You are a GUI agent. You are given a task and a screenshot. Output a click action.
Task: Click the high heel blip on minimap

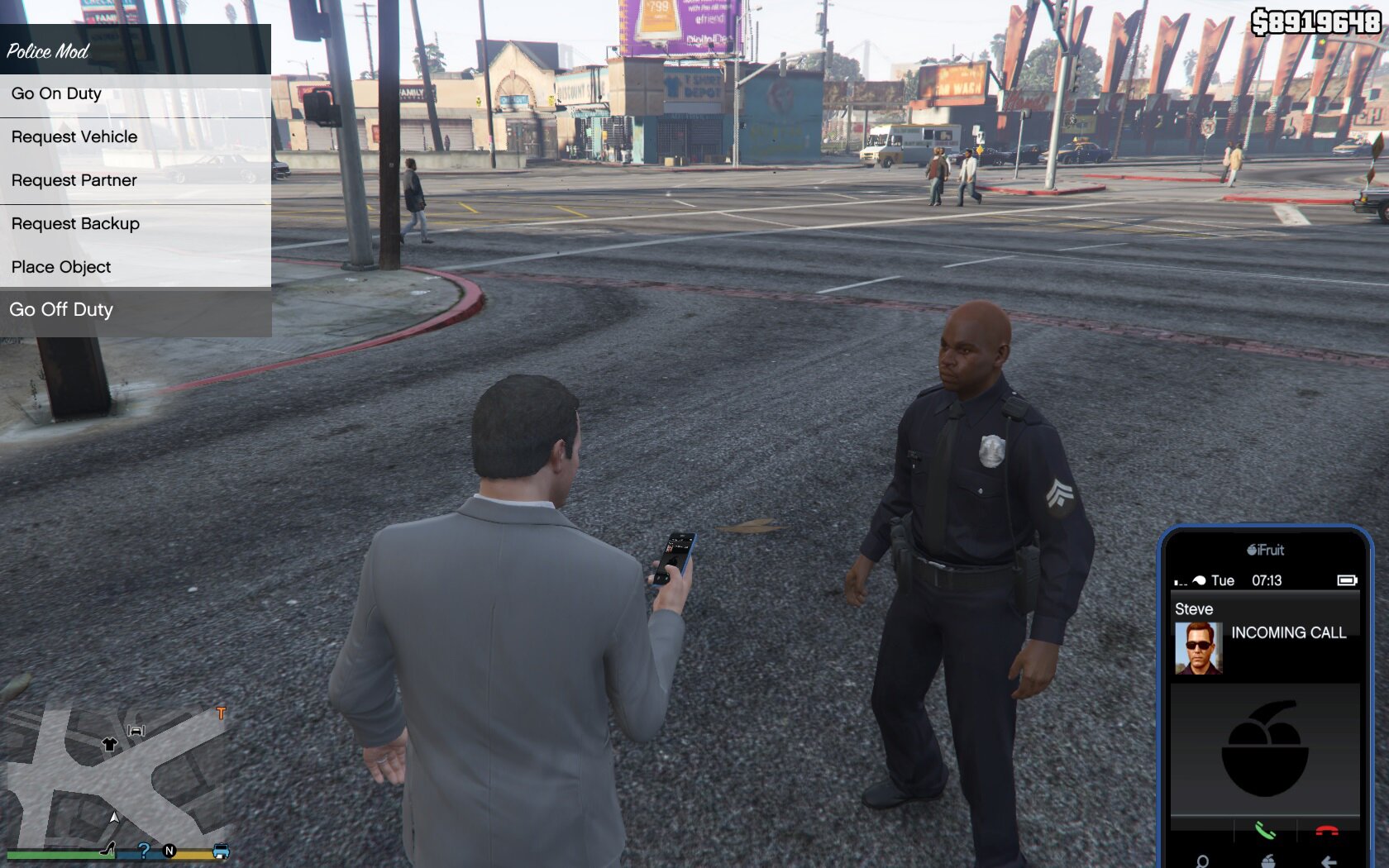(107, 848)
